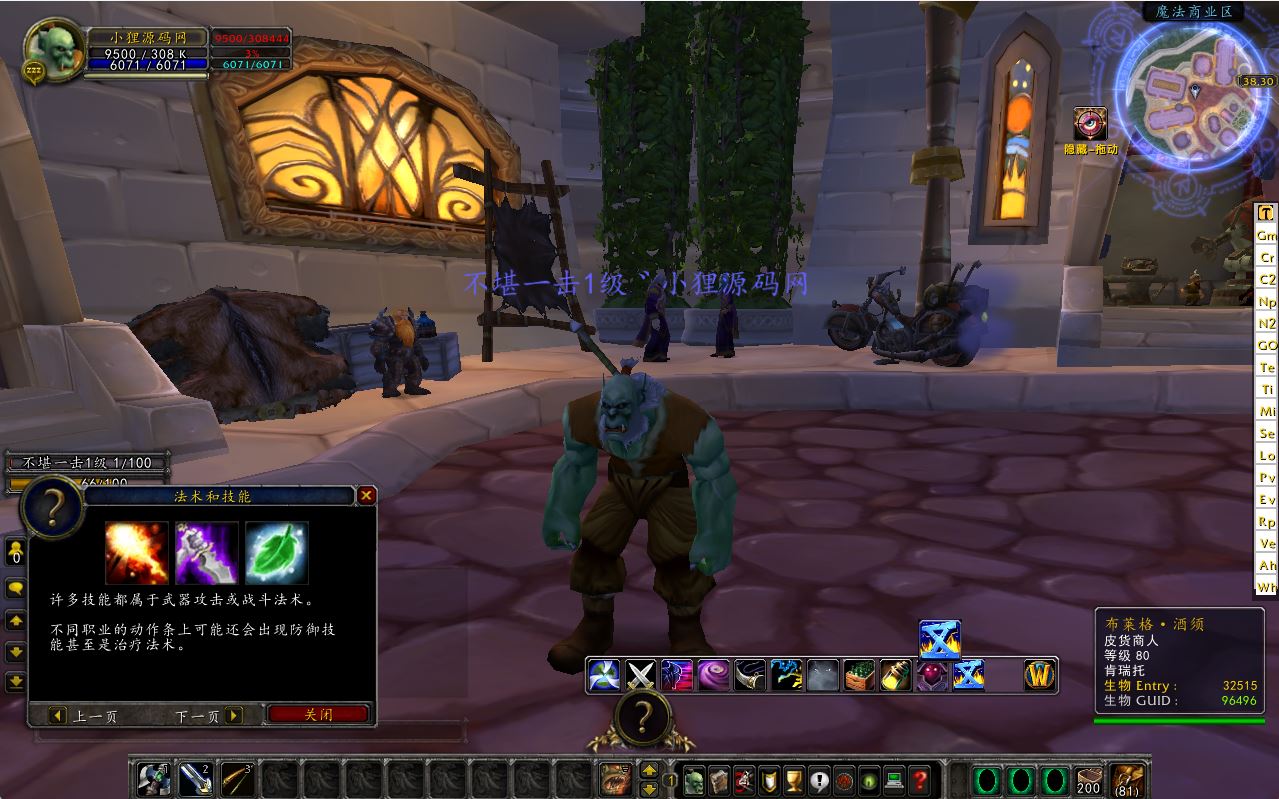Open the red question mark help button
The height and width of the screenshot is (799, 1279).
coord(919,779)
